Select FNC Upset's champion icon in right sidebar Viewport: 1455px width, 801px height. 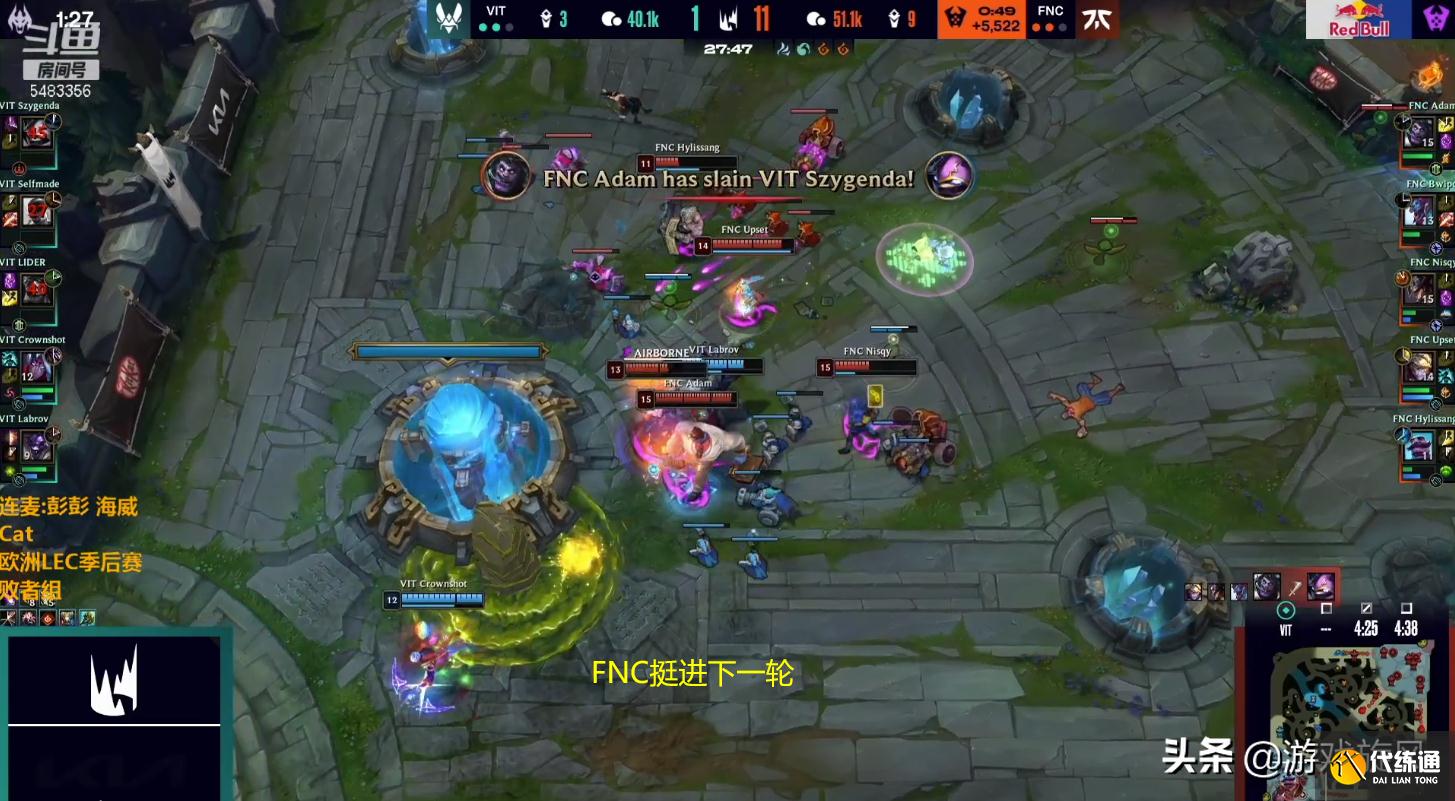1421,367
